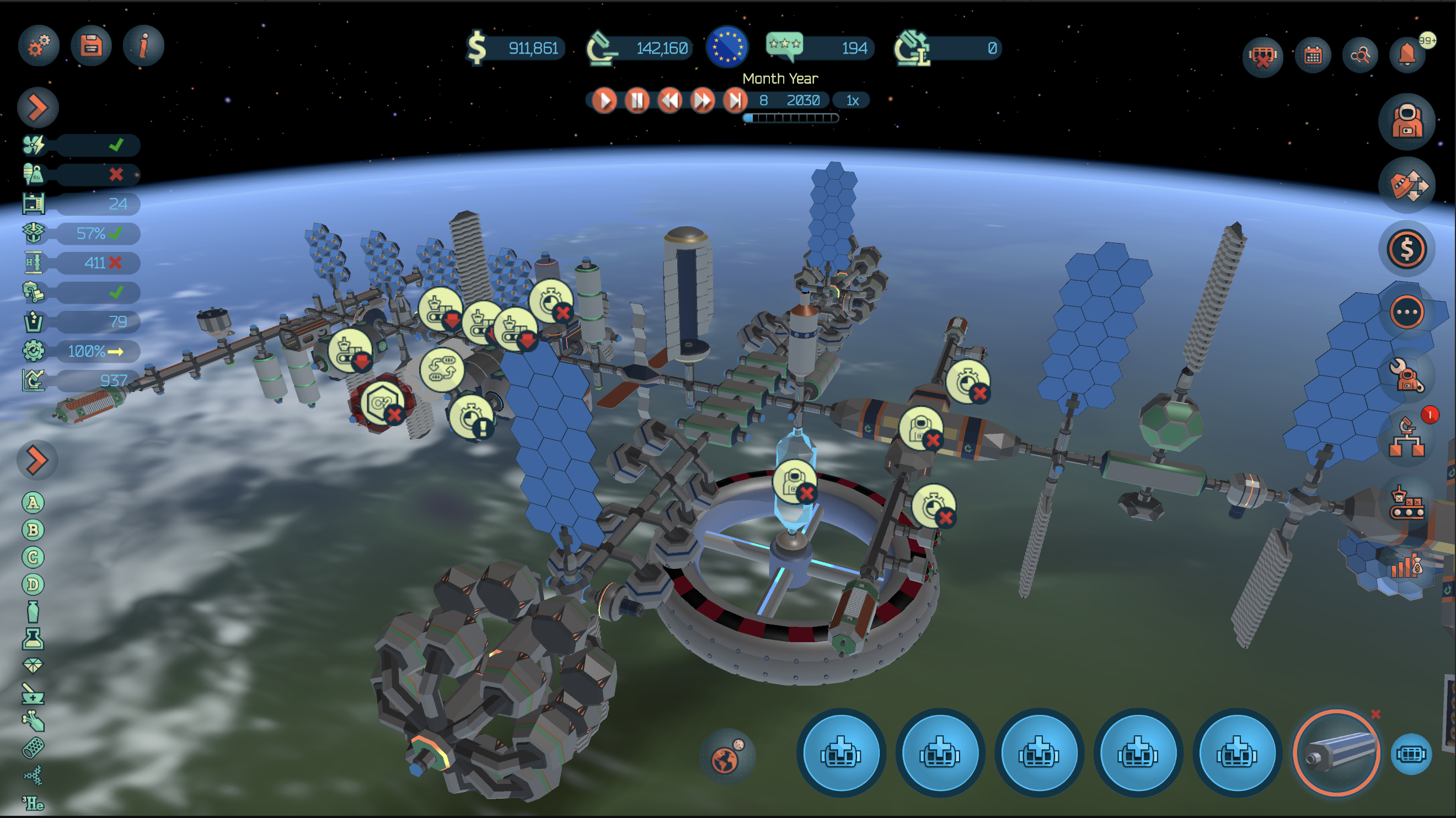The width and height of the screenshot is (1456, 818).
Task: Skip to next month button
Action: pos(735,101)
